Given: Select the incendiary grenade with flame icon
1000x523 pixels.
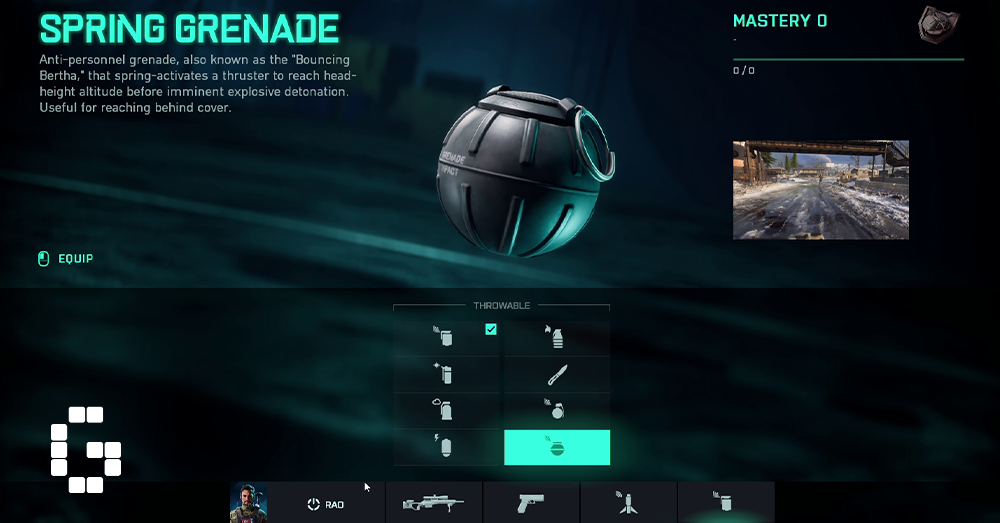Looking at the screenshot, I should click(557, 338).
